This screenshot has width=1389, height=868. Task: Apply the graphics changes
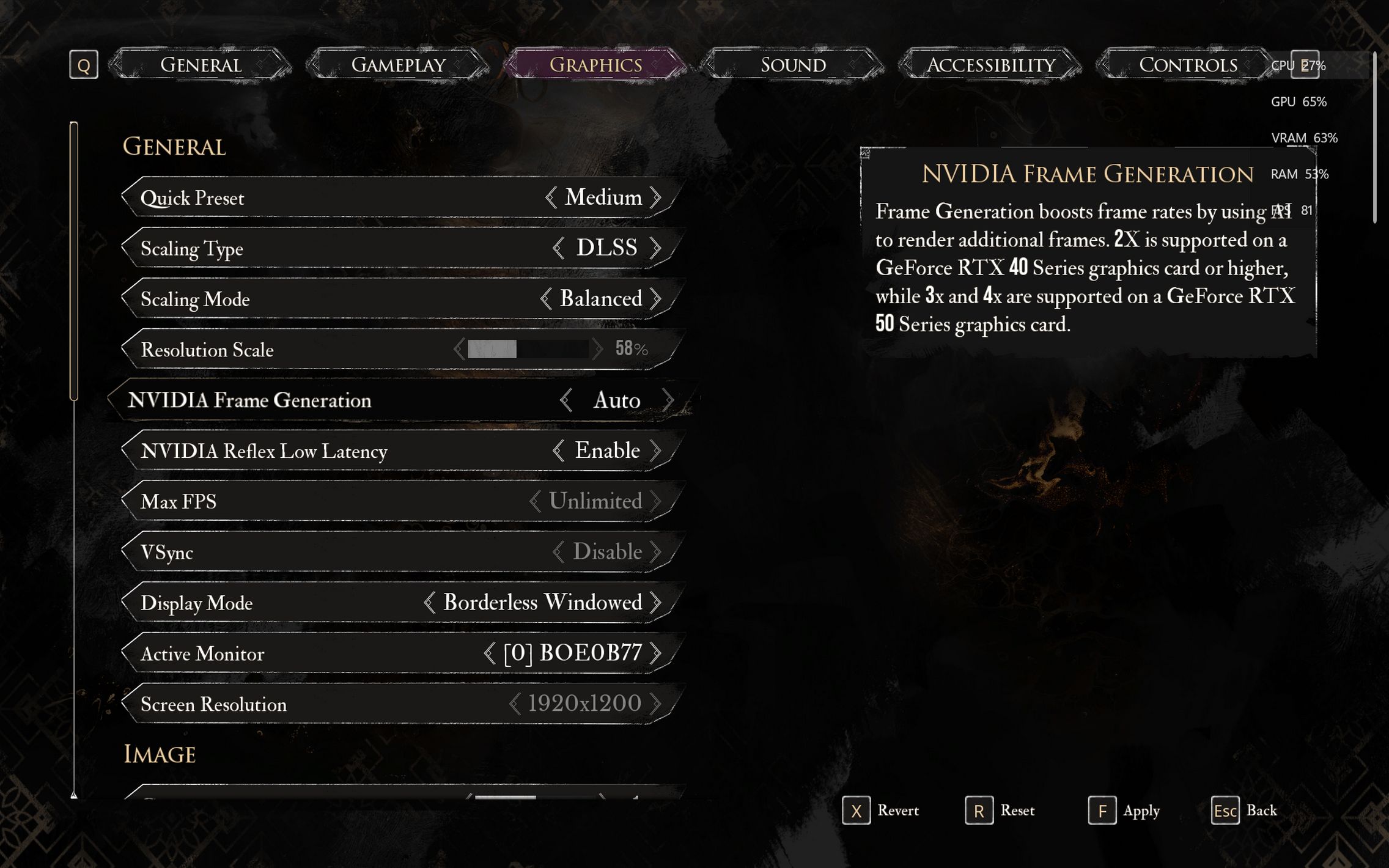coord(1124,811)
